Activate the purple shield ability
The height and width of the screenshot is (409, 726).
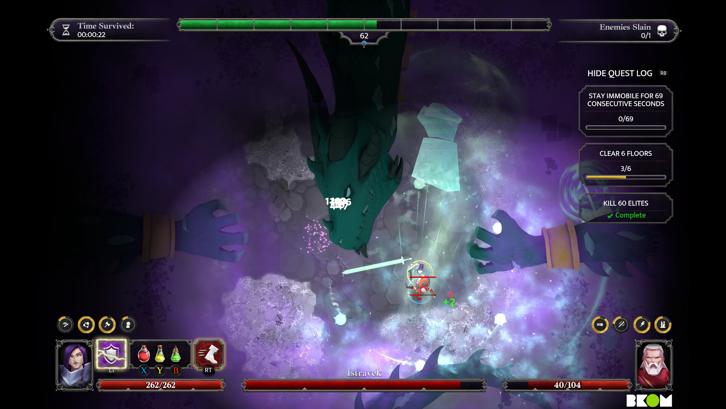111,354
